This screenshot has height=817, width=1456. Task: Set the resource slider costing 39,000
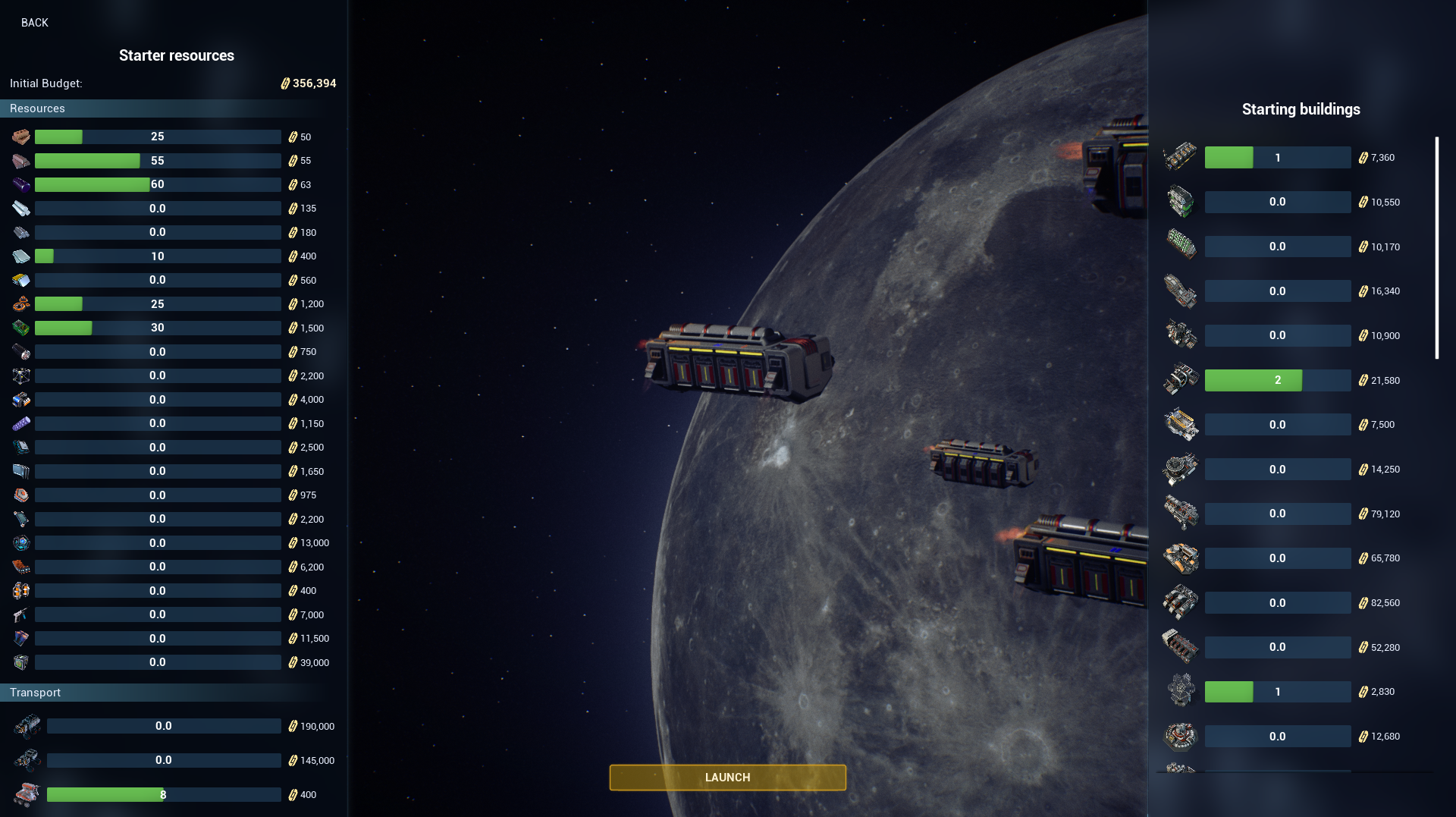(x=158, y=662)
